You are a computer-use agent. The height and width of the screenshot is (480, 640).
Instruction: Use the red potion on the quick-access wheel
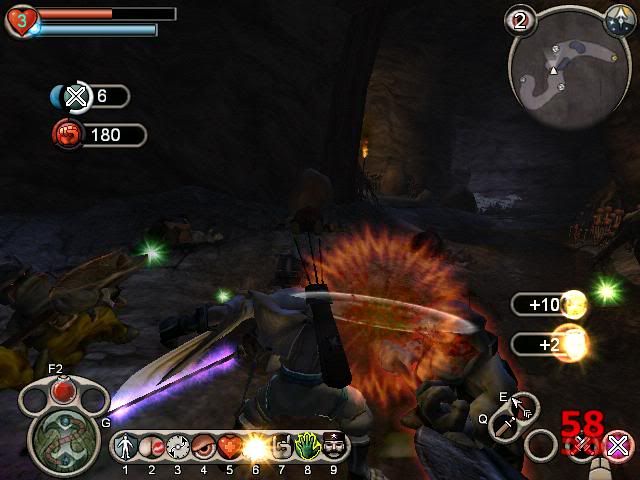coord(63,386)
